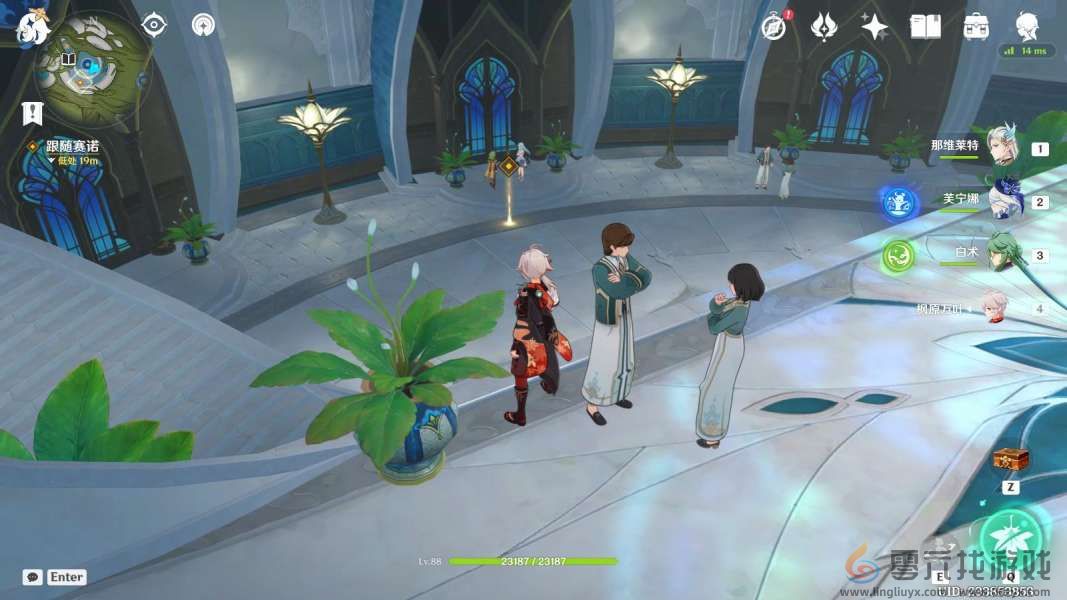Use the treasure chest gadget
The width and height of the screenshot is (1067, 600).
[x=1010, y=460]
